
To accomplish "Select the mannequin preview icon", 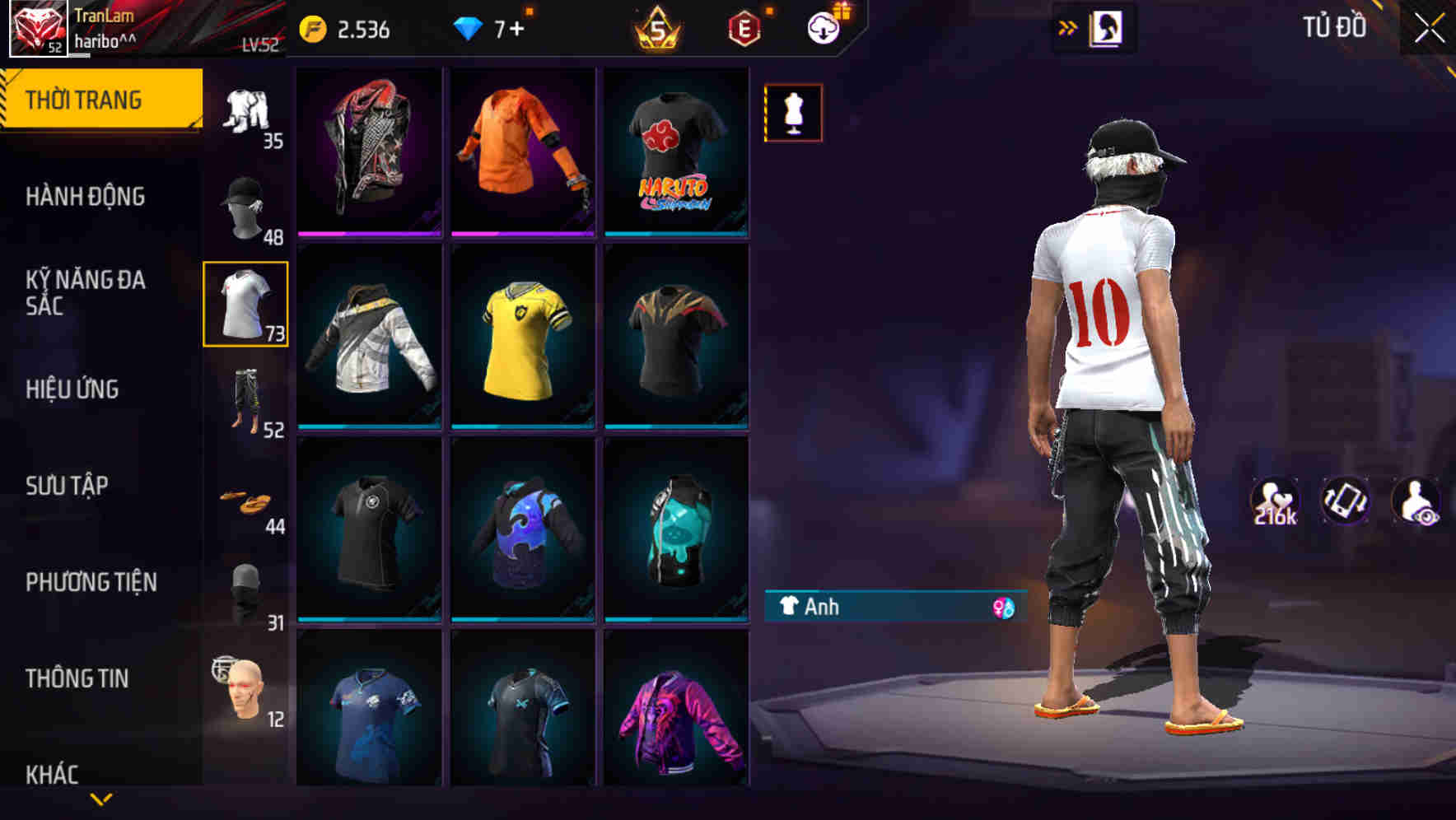I will click(793, 113).
